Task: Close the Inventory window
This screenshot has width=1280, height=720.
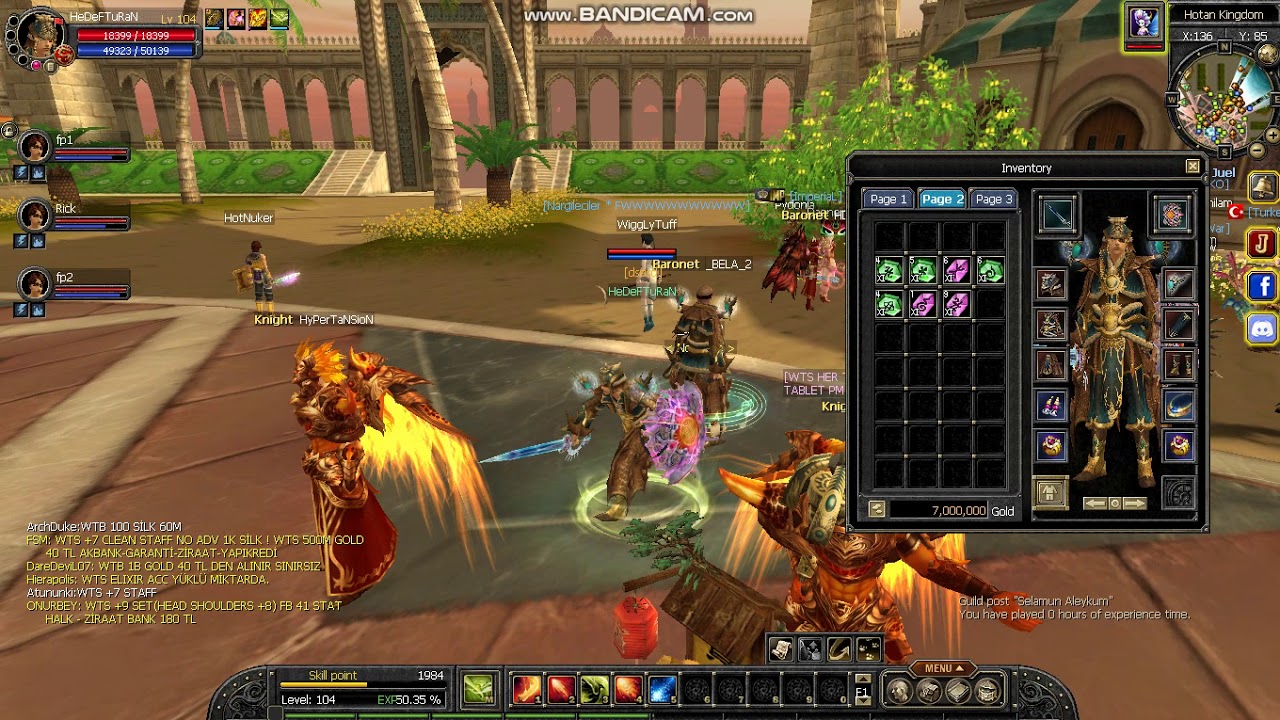Action: pos(1192,167)
